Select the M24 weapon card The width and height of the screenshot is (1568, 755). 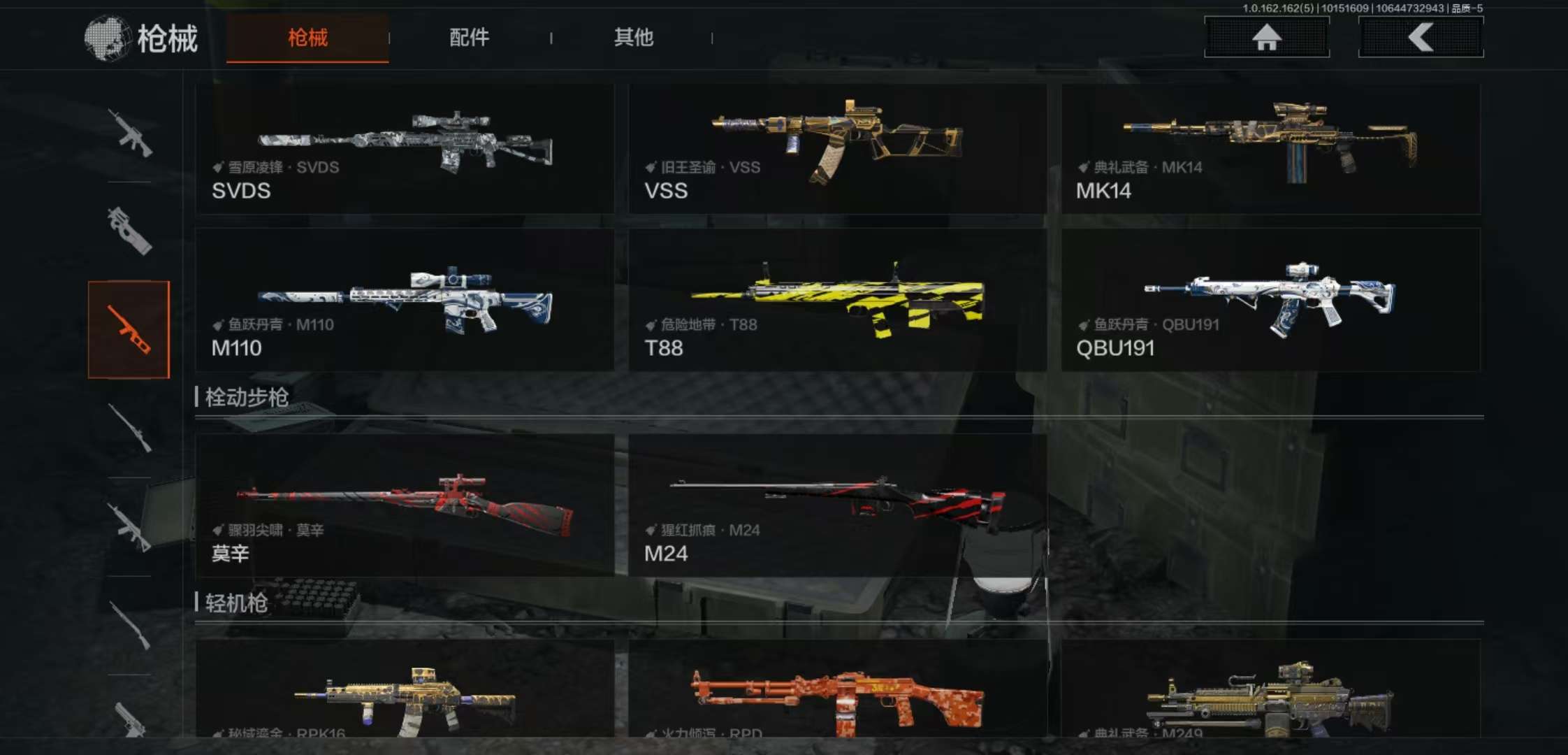837,505
